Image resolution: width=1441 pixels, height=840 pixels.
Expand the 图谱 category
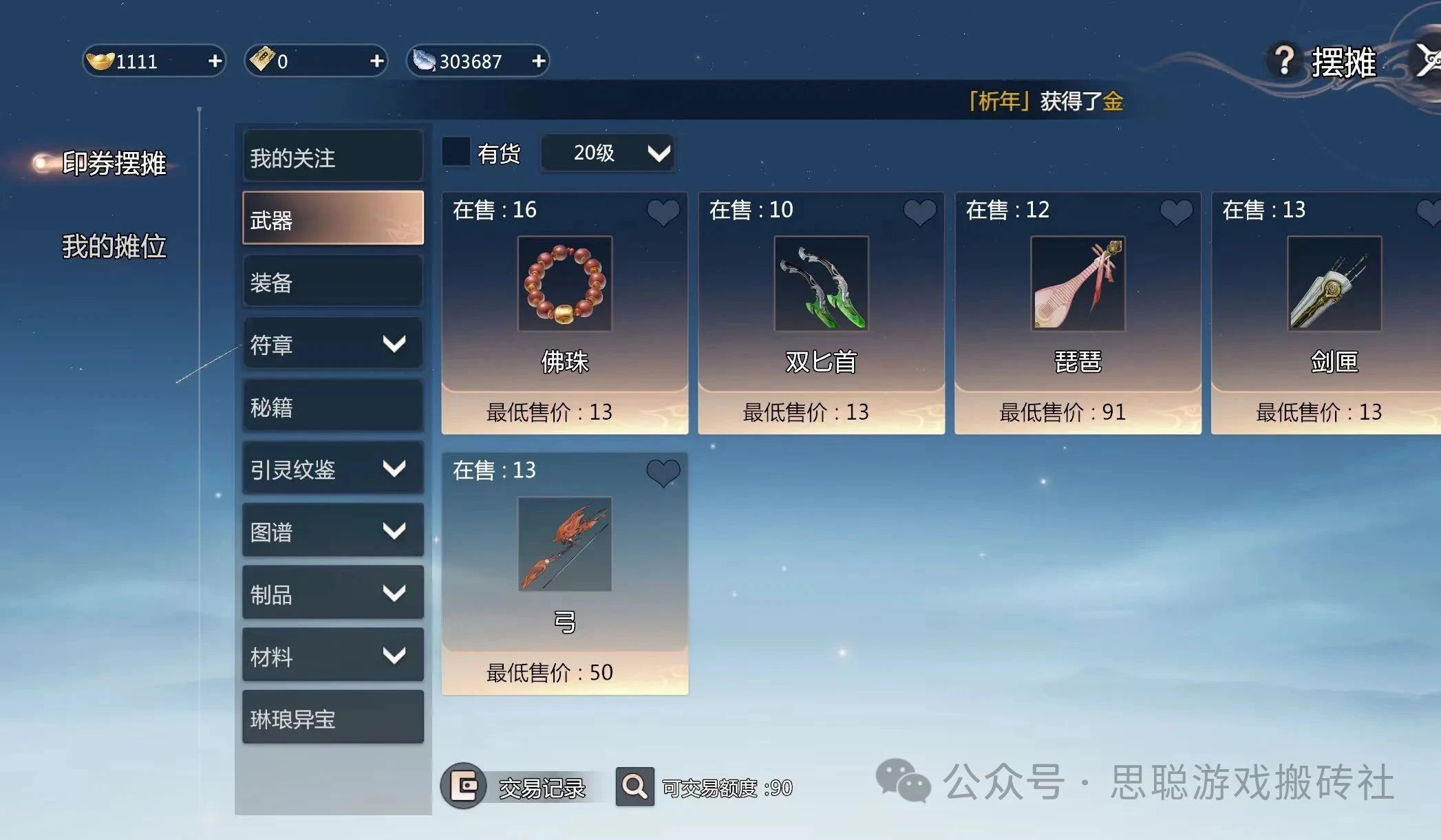[x=332, y=531]
